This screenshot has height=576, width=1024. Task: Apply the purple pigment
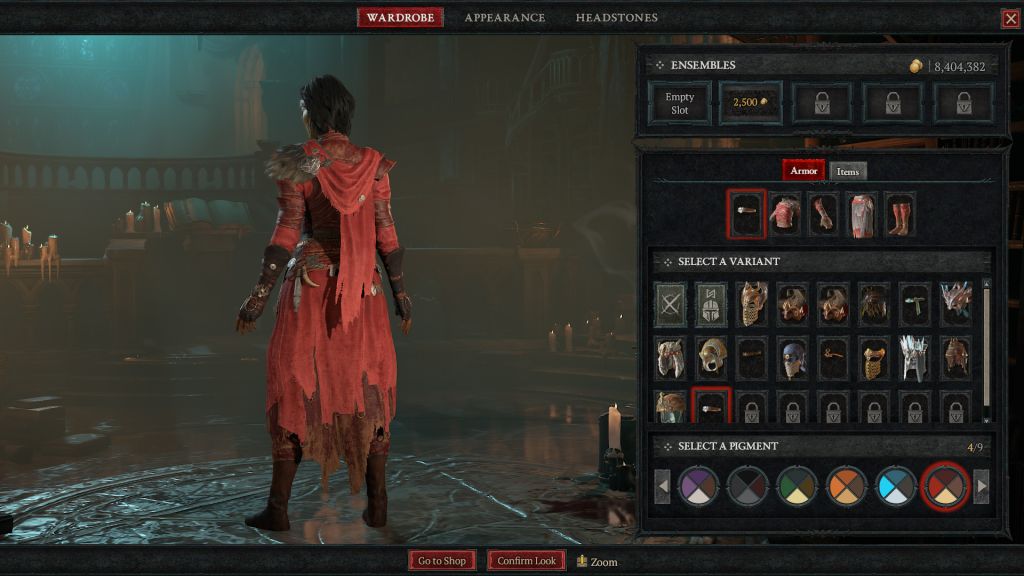(x=699, y=487)
